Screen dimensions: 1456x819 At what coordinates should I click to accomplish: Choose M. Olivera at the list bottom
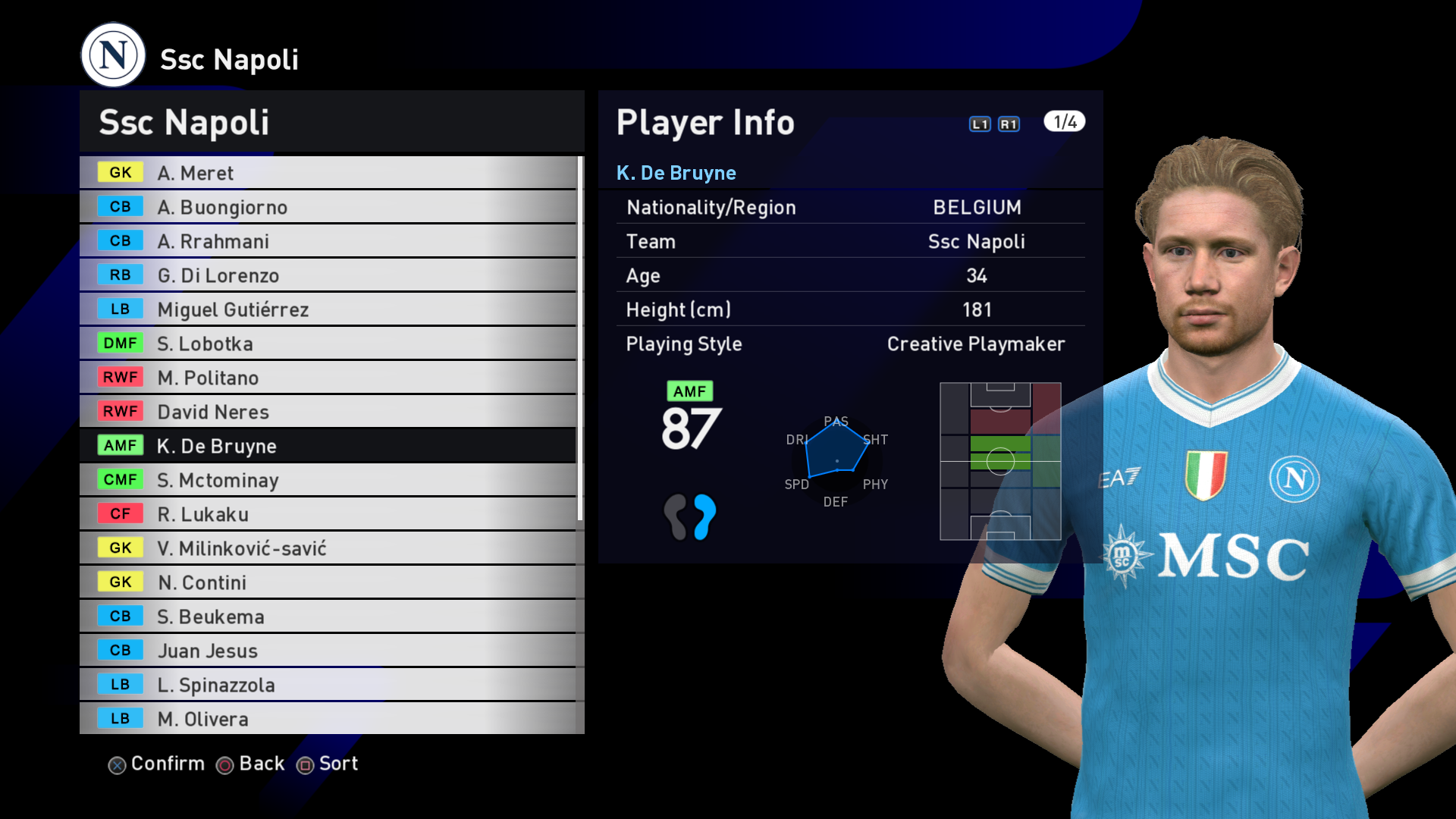click(328, 718)
